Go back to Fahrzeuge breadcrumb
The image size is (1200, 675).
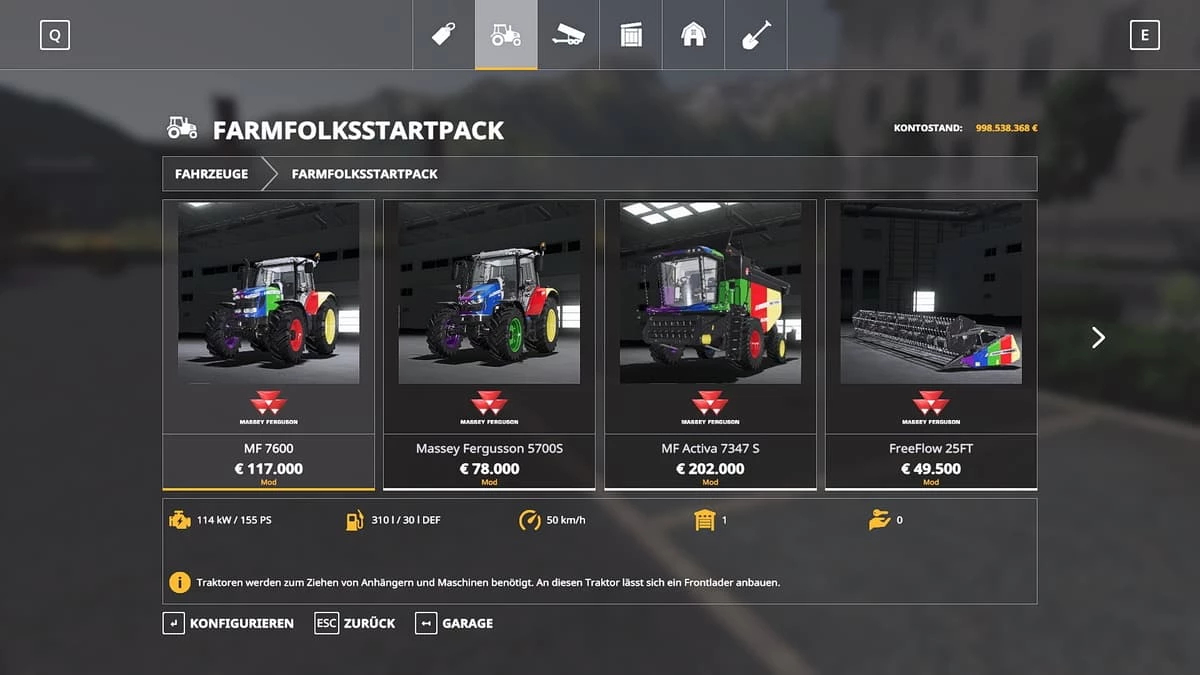211,174
